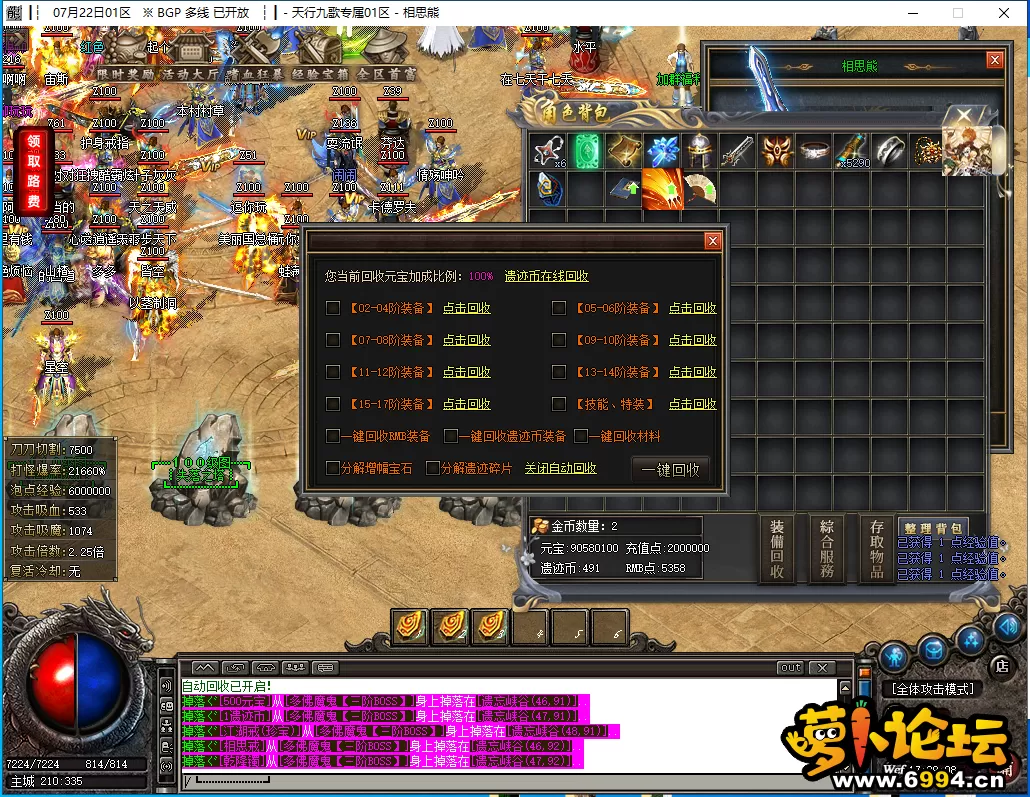
Task: Click the 关闭自动回收 link
Action: [x=560, y=468]
